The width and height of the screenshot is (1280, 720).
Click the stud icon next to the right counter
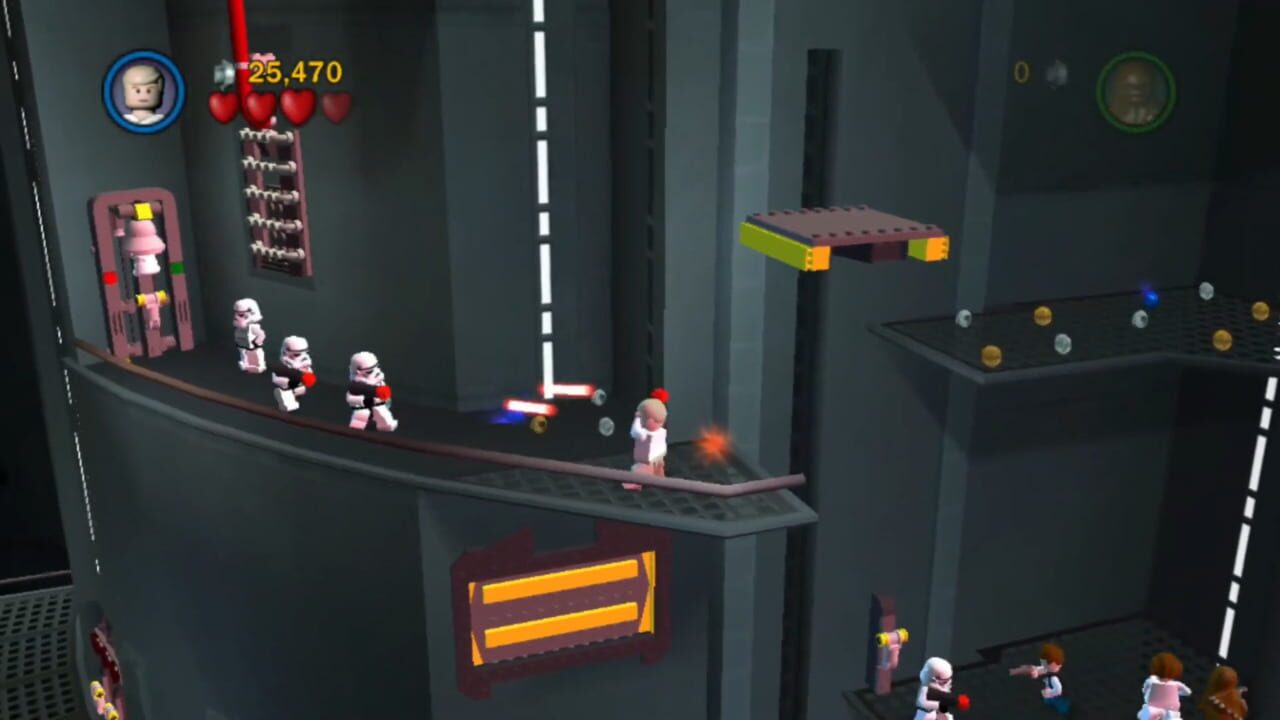coord(1057,73)
